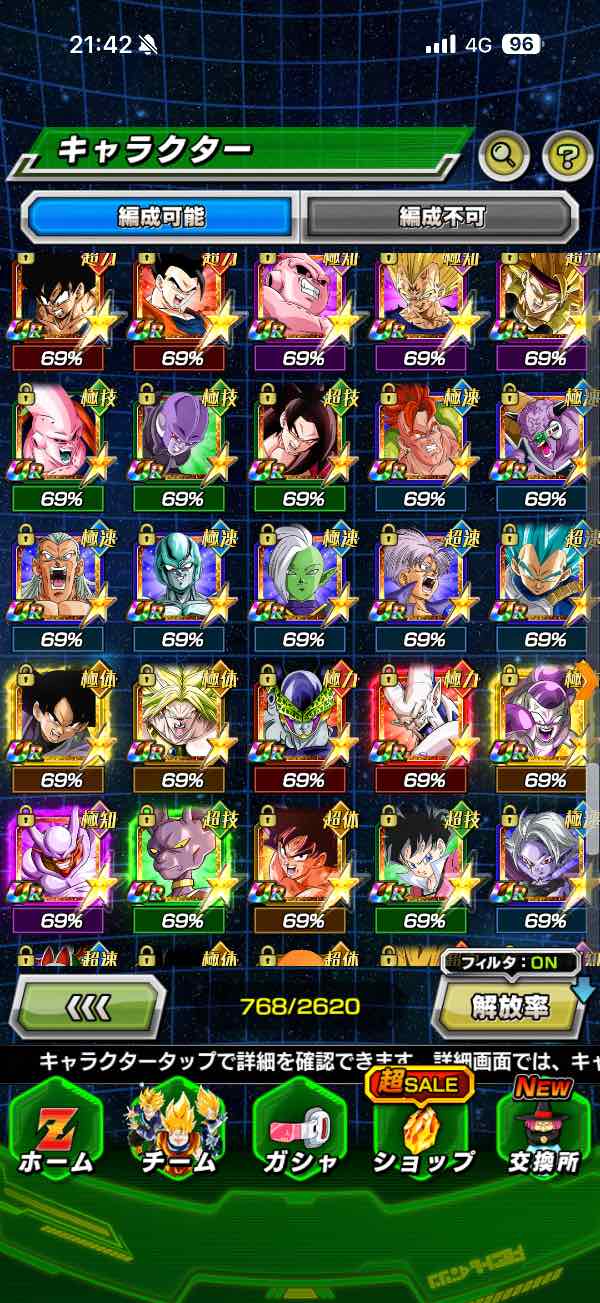600x1303 pixels.
Task: Open the 解放率 sort filter button
Action: click(510, 1005)
